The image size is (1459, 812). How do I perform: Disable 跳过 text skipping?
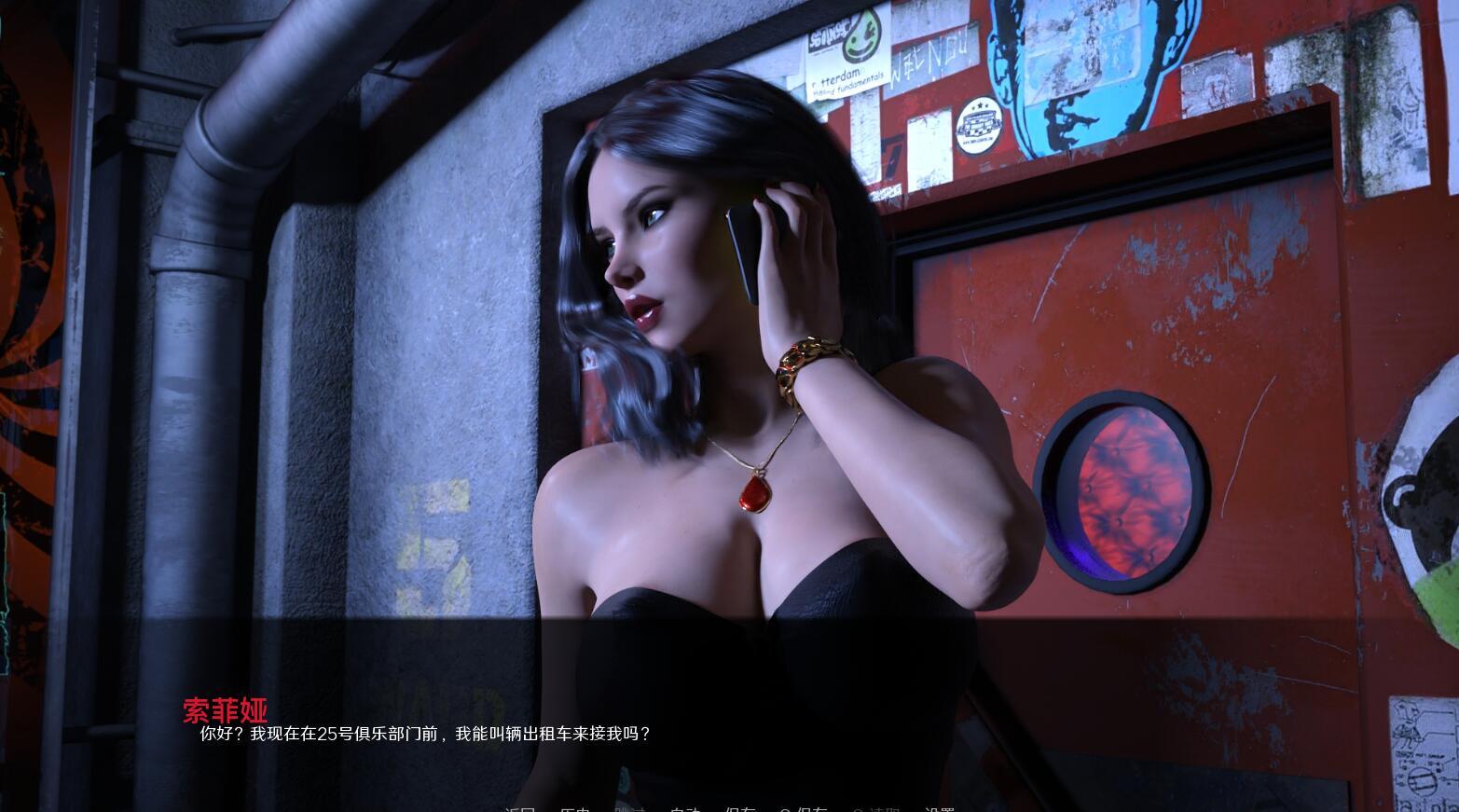(x=632, y=807)
